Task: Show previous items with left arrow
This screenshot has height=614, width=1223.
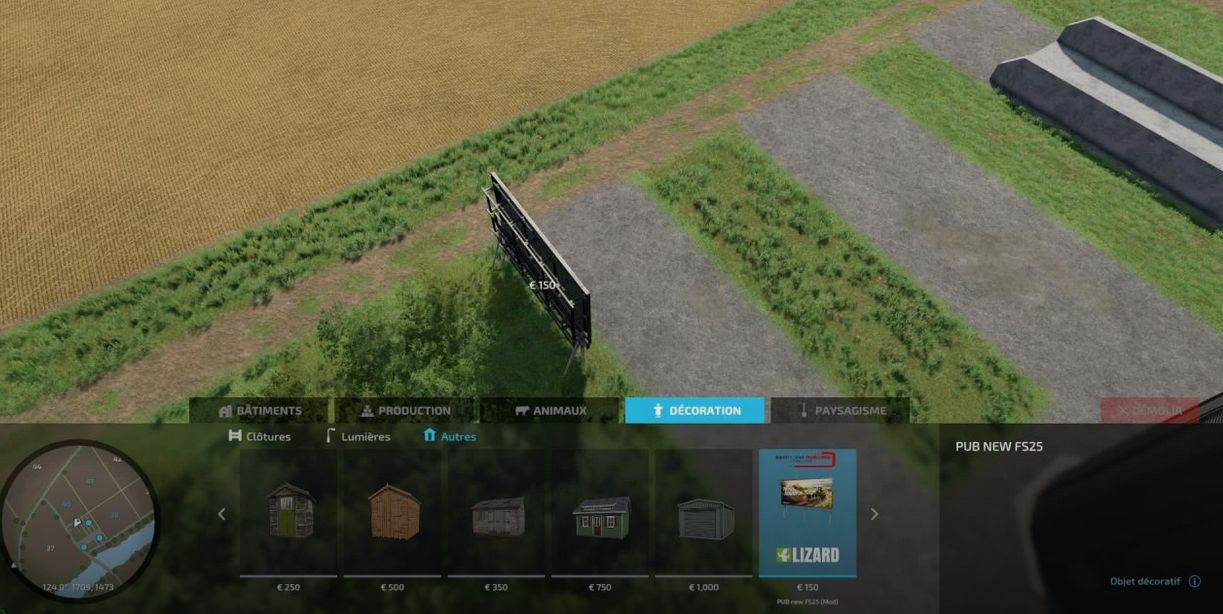Action: 222,514
